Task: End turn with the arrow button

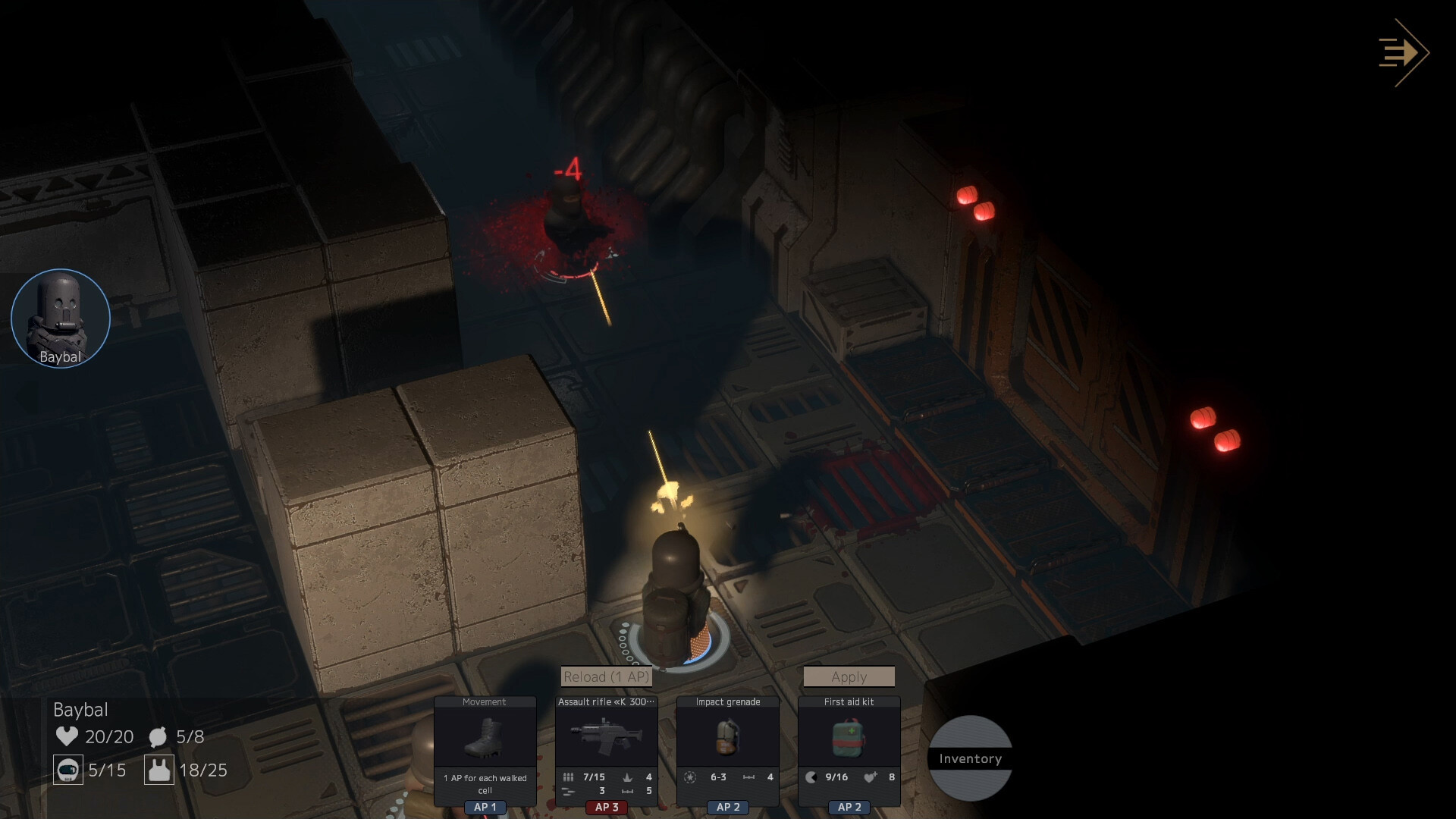Action: [x=1404, y=53]
